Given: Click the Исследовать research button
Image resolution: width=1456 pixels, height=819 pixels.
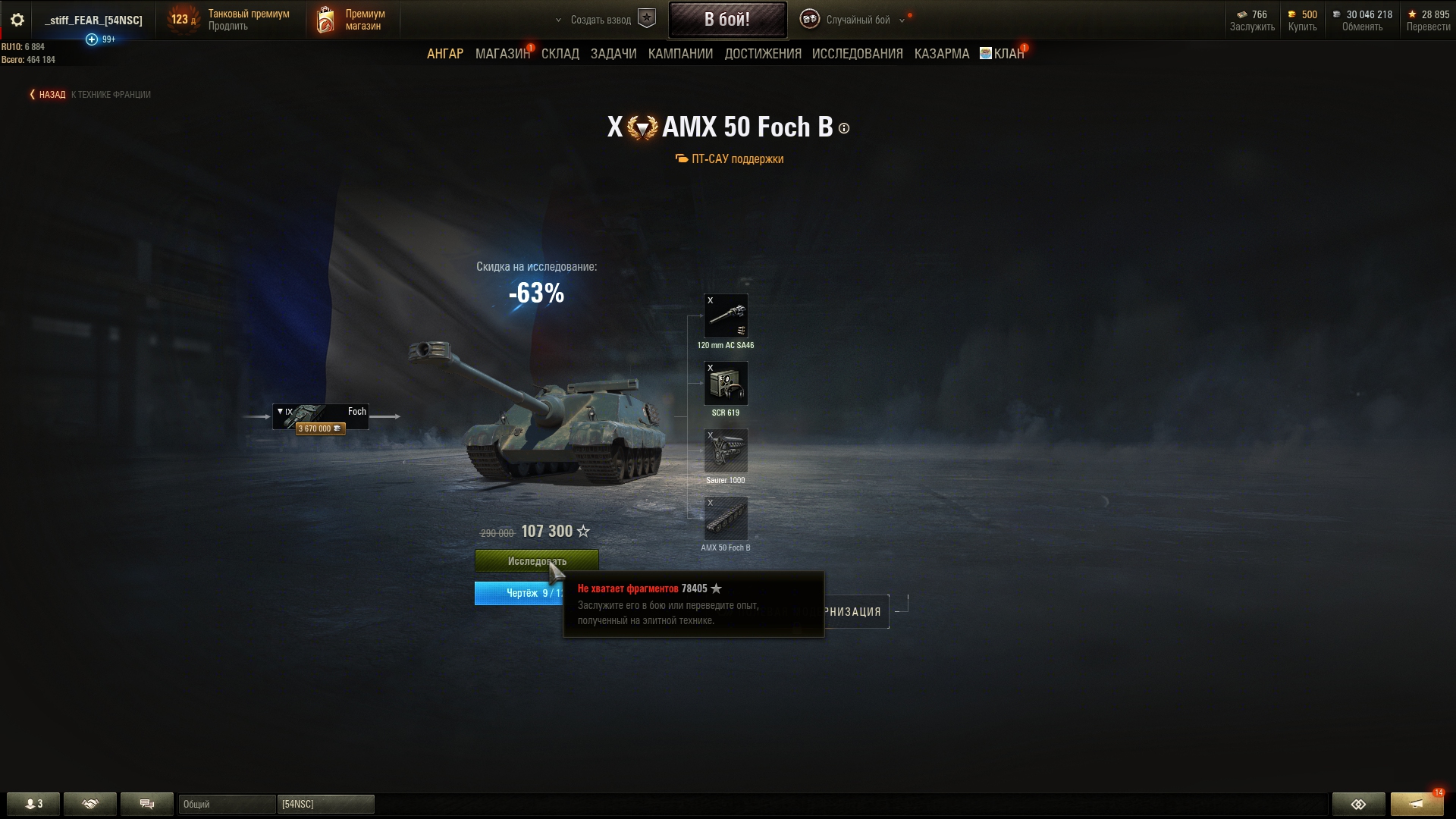Looking at the screenshot, I should pyautogui.click(x=536, y=561).
